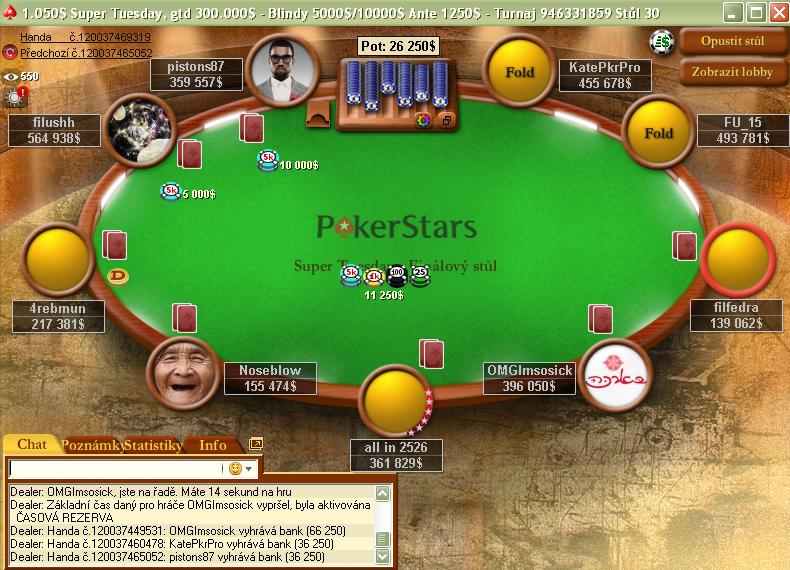The height and width of the screenshot is (570, 790).
Task: Pop out the chat panel window
Action: (256, 444)
